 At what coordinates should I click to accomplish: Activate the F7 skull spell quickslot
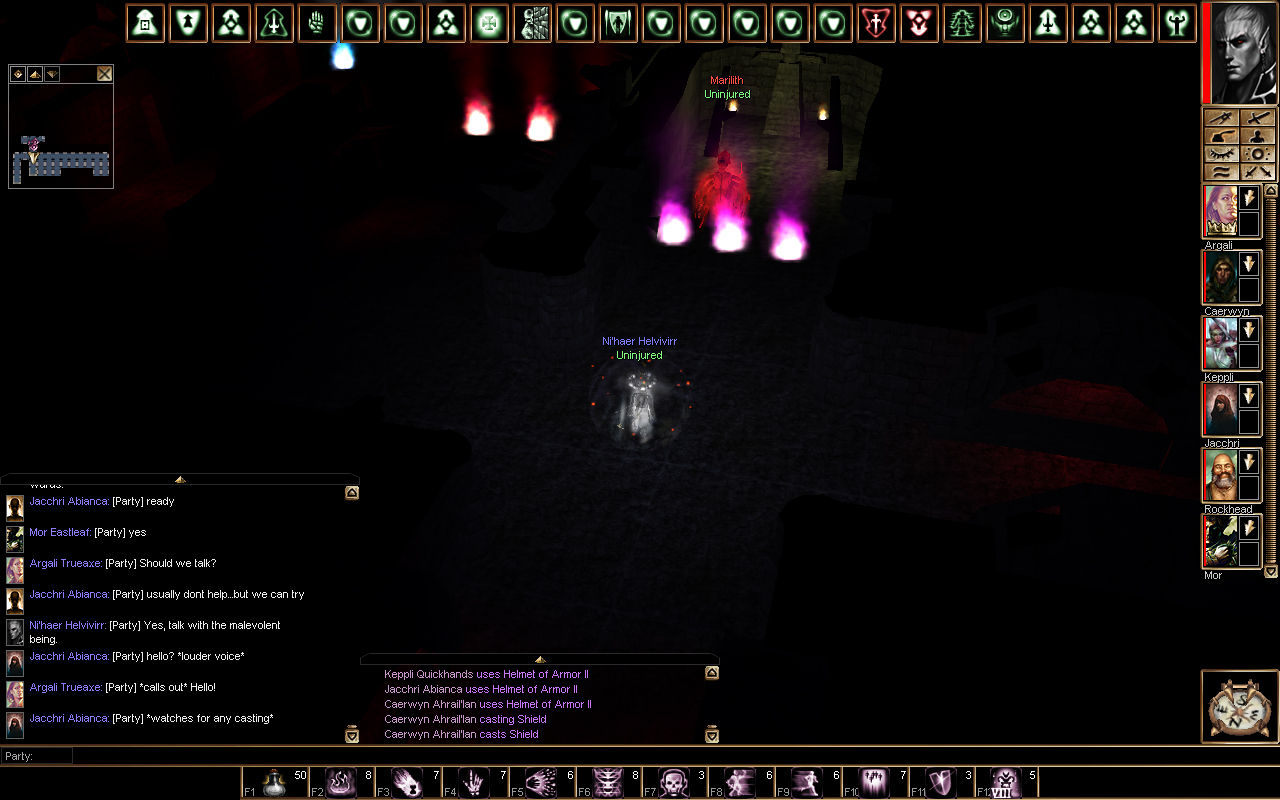(x=676, y=783)
